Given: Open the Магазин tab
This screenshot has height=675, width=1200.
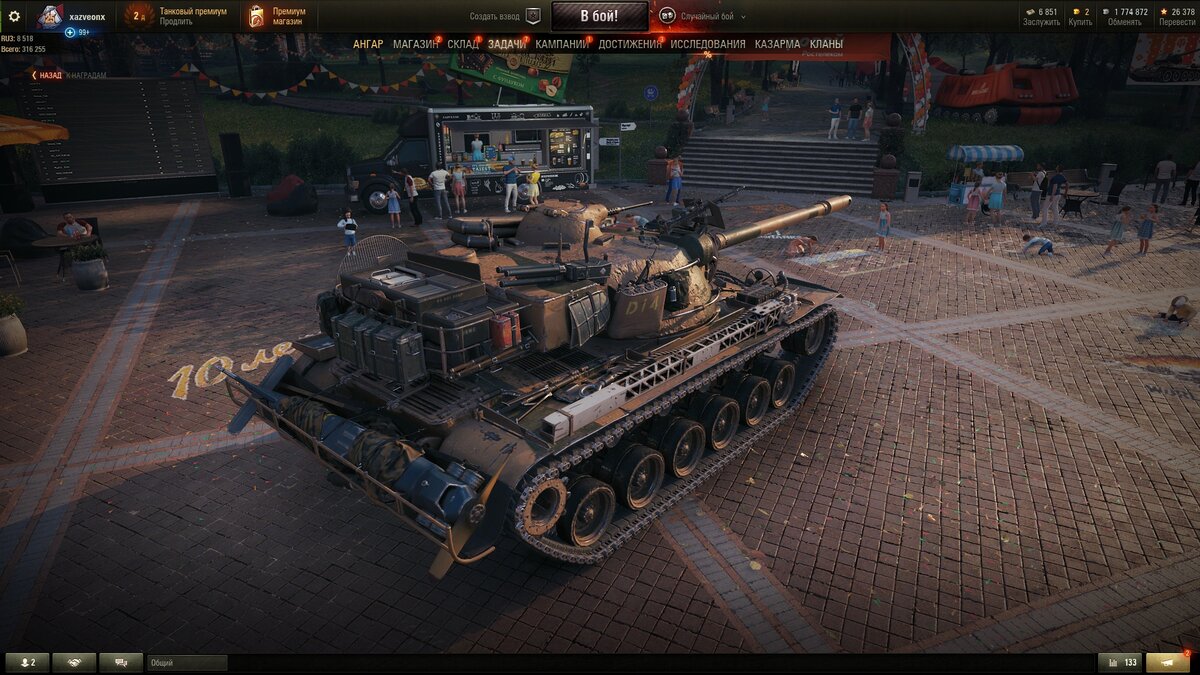Looking at the screenshot, I should click(415, 44).
